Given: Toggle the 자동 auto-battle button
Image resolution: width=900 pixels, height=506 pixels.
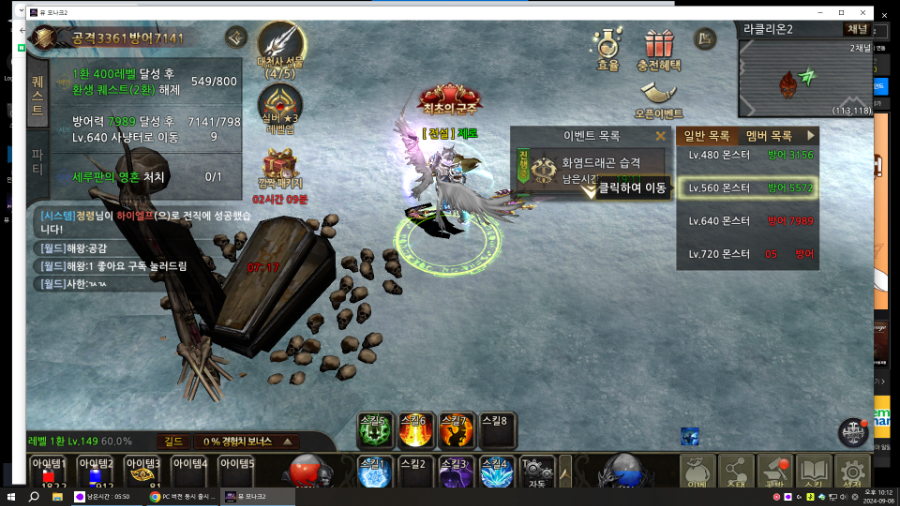Looking at the screenshot, I should 537,471.
